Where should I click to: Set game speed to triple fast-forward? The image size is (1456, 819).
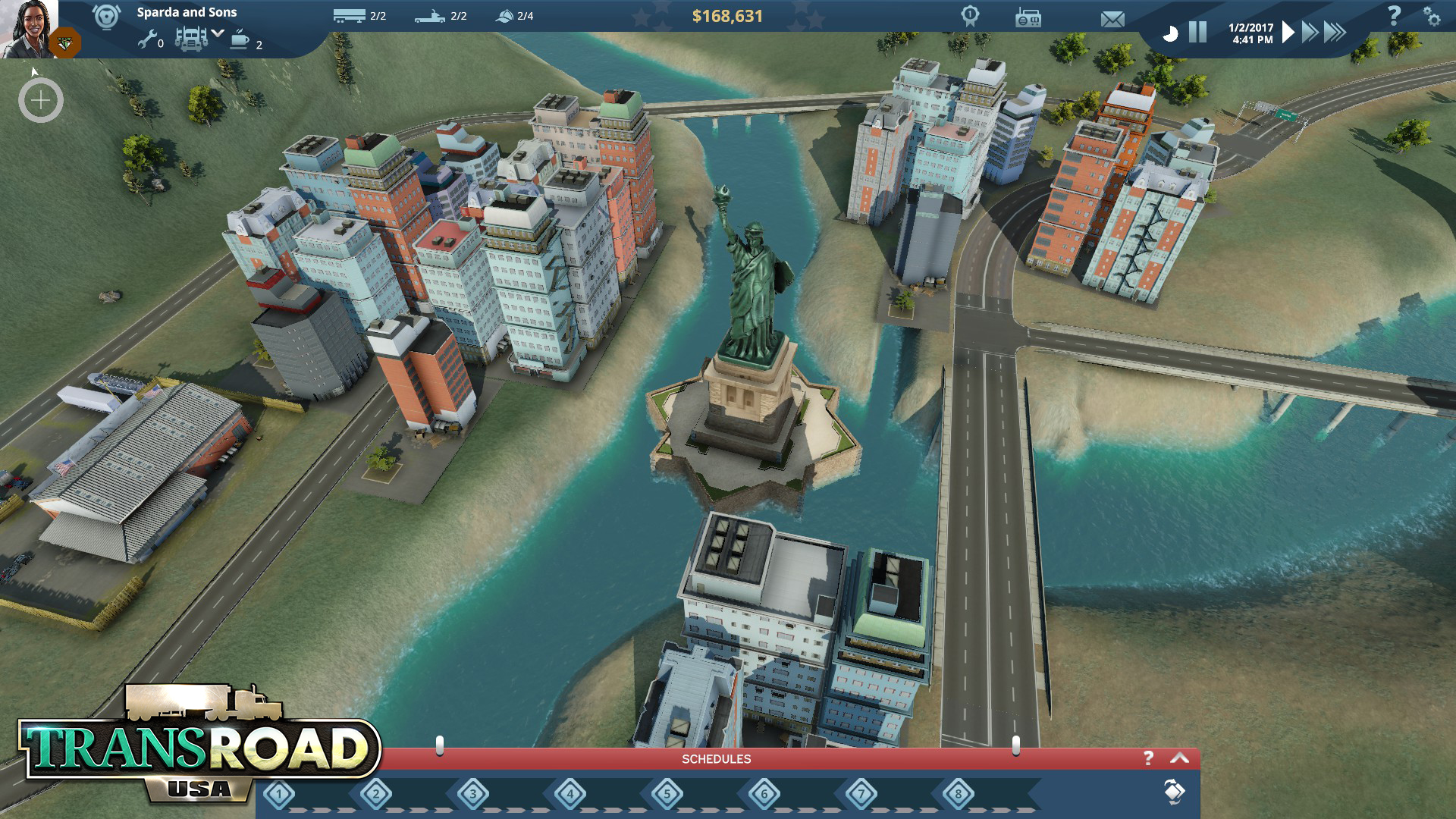pos(1335,32)
